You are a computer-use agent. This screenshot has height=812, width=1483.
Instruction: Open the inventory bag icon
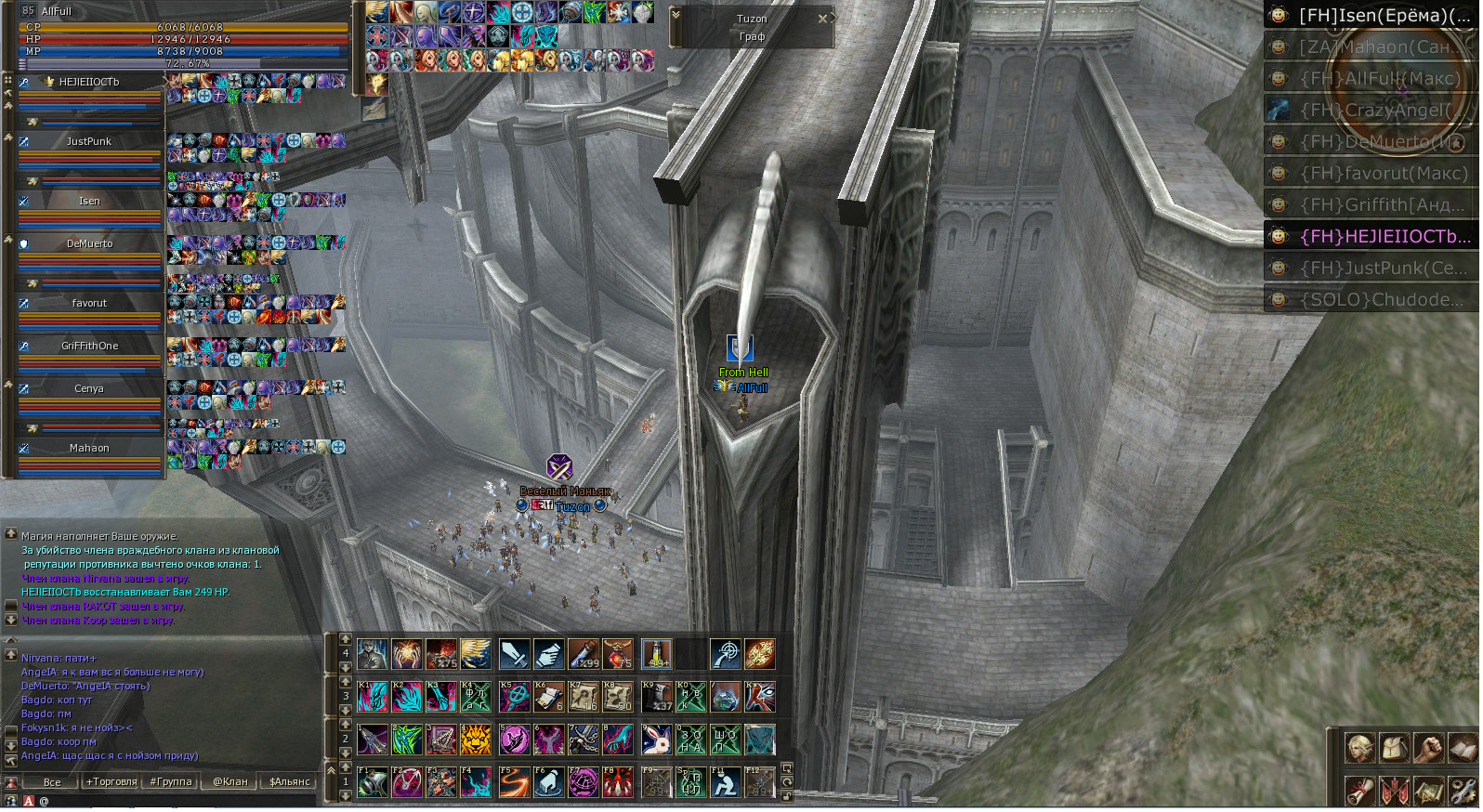(1395, 748)
